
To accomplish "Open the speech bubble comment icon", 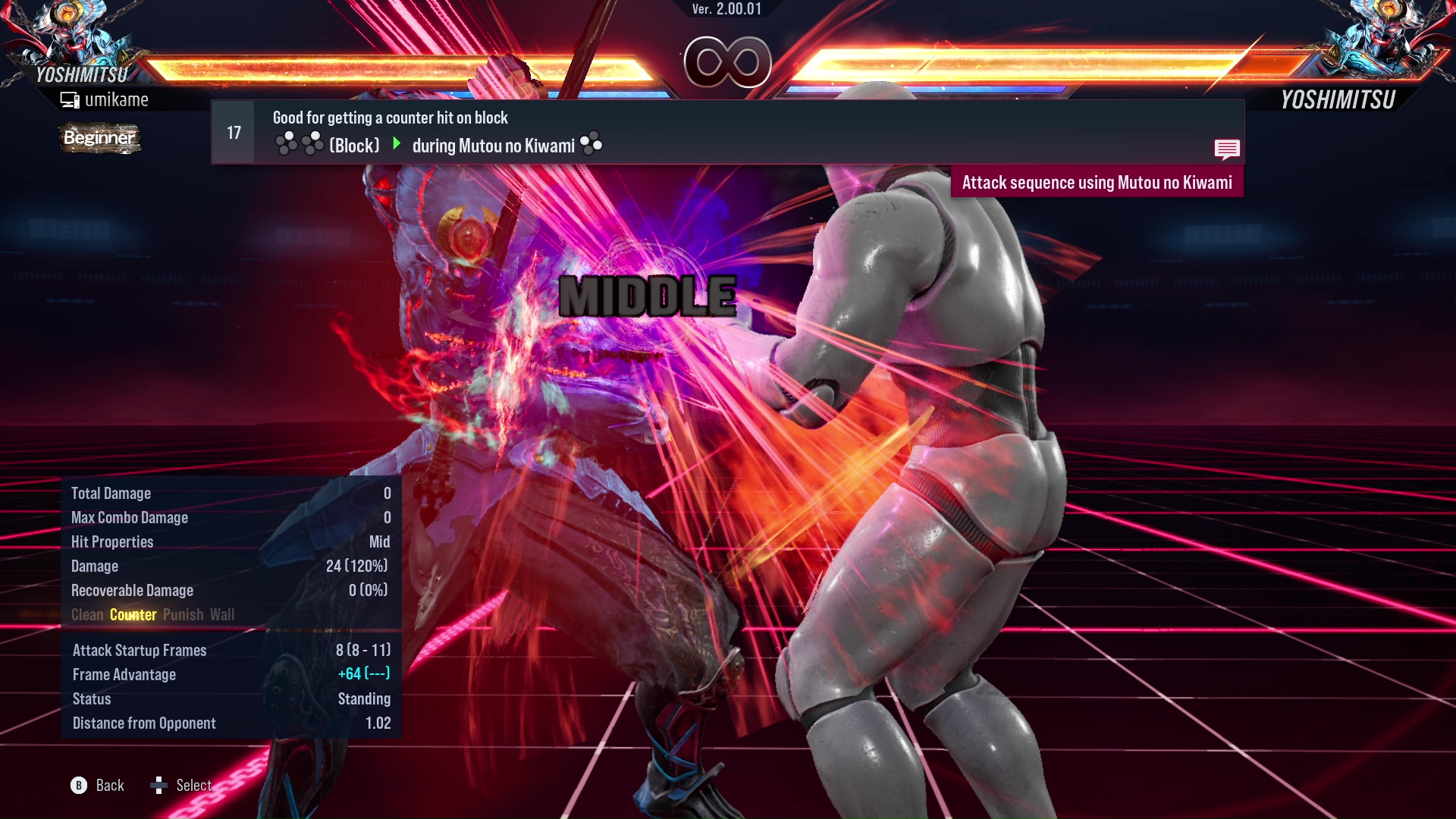I will click(1227, 149).
